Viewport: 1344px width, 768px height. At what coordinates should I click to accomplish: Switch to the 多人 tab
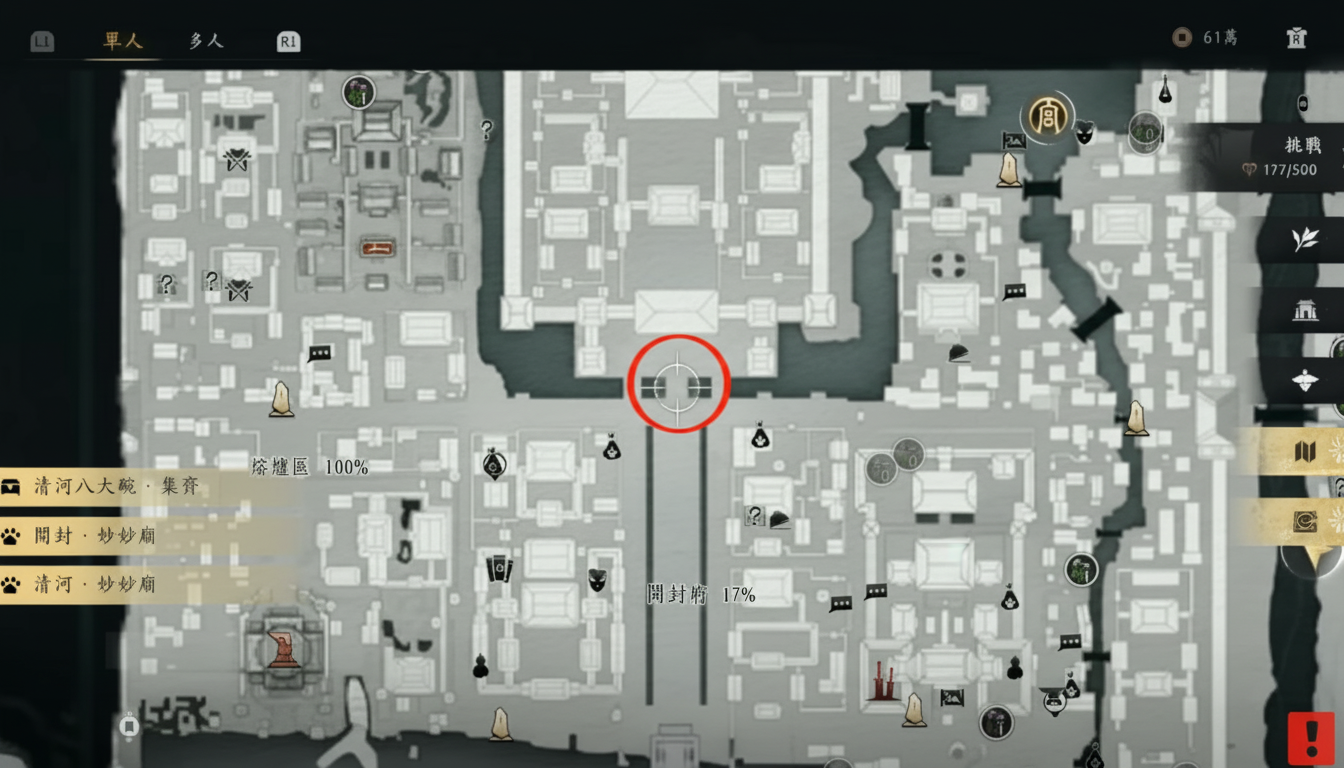click(x=205, y=41)
